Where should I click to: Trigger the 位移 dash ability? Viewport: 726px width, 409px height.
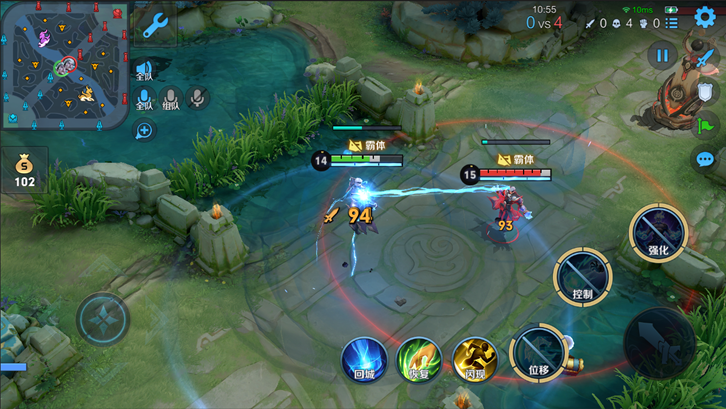[538, 352]
